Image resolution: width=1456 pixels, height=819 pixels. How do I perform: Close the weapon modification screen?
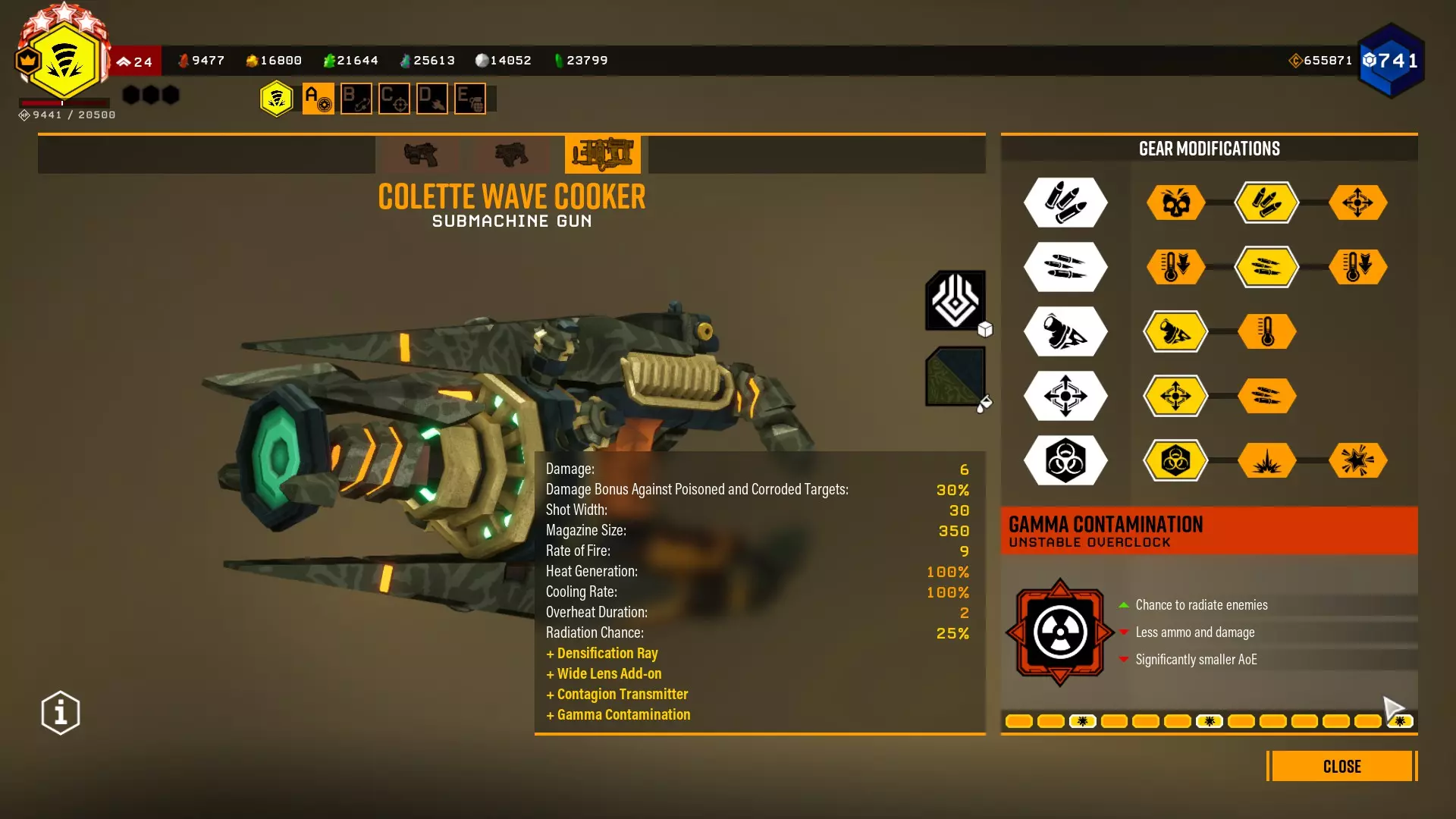point(1341,766)
